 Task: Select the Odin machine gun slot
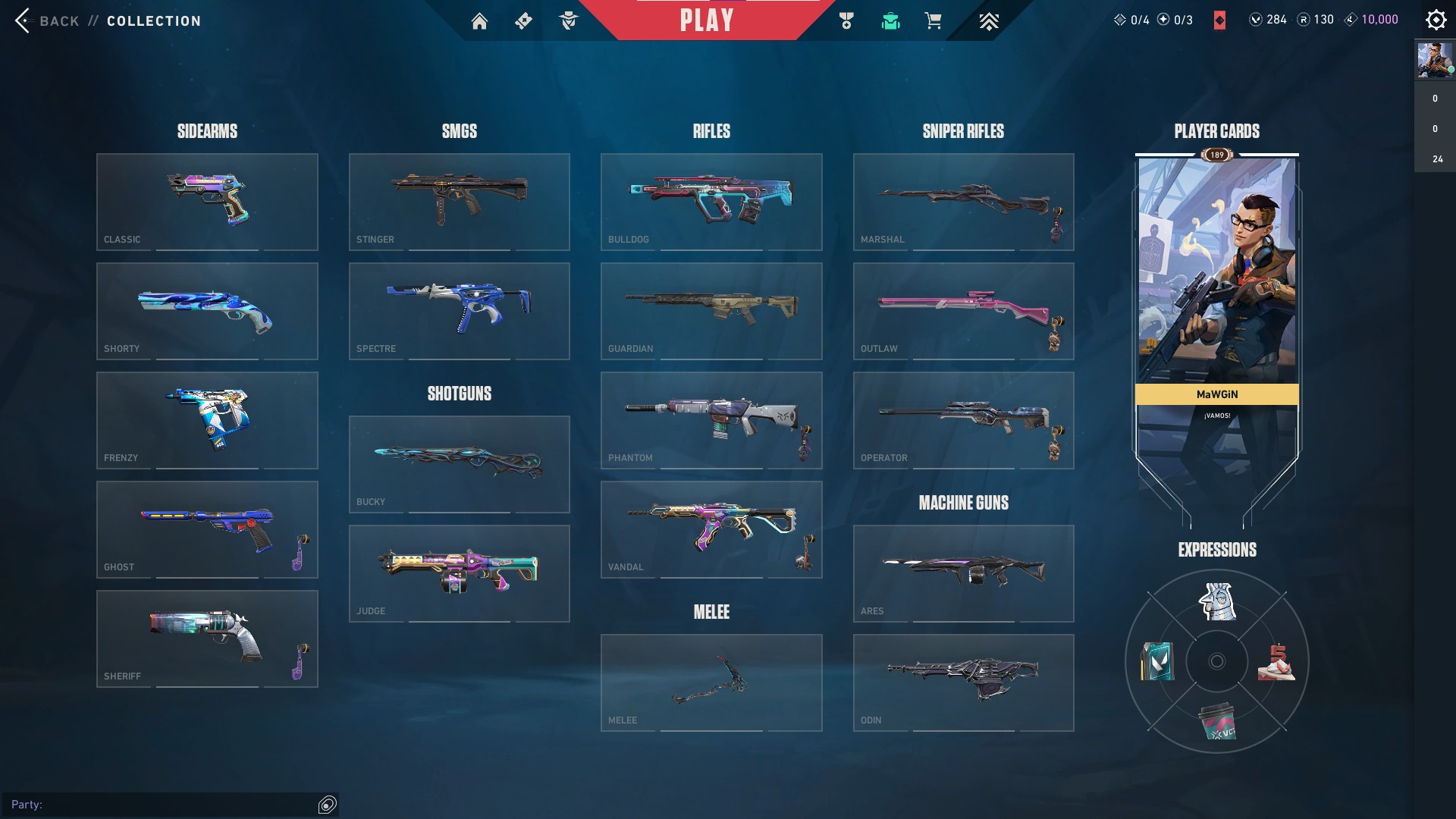[963, 682]
